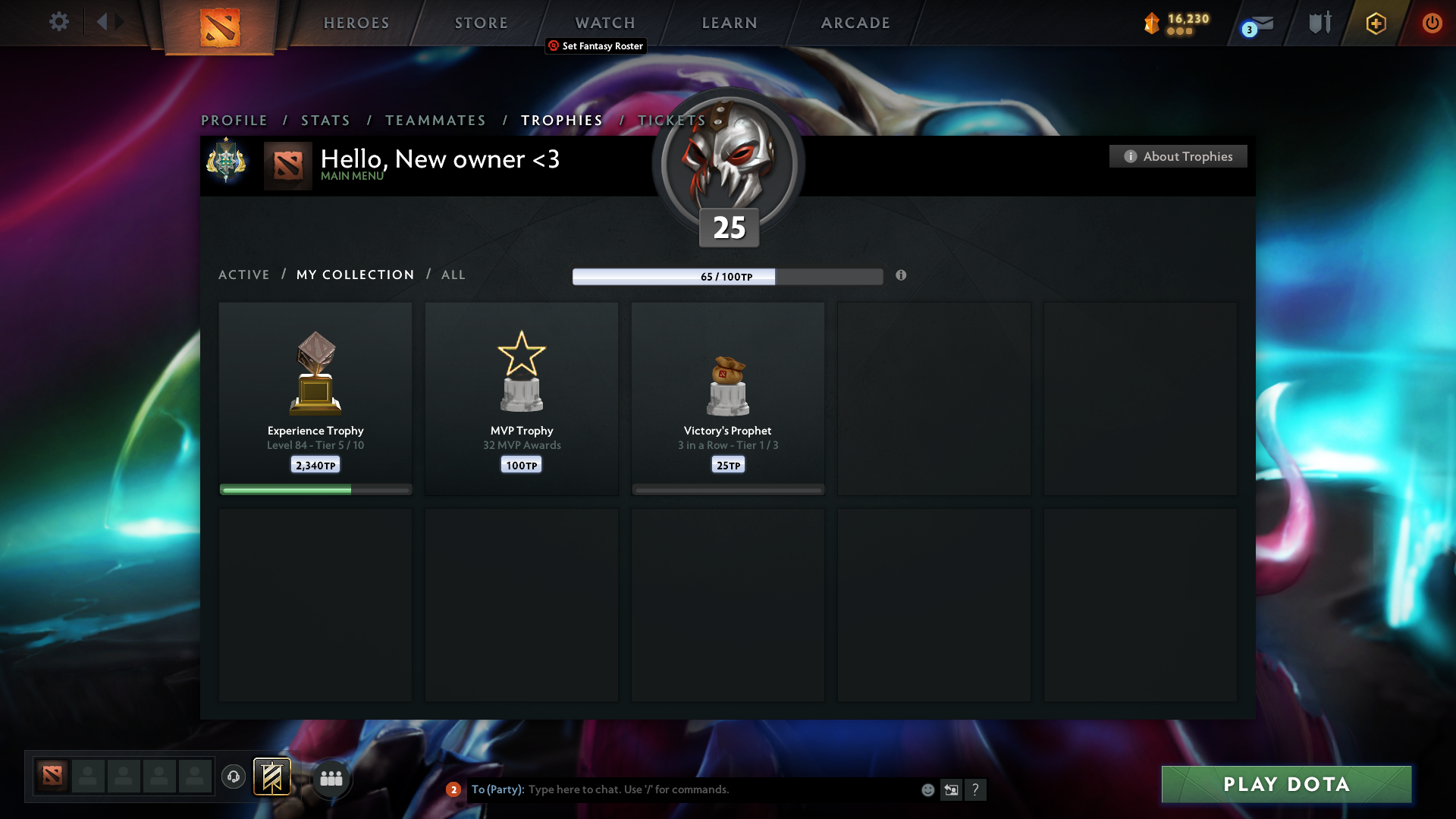Open settings with the gear icon

tap(59, 22)
